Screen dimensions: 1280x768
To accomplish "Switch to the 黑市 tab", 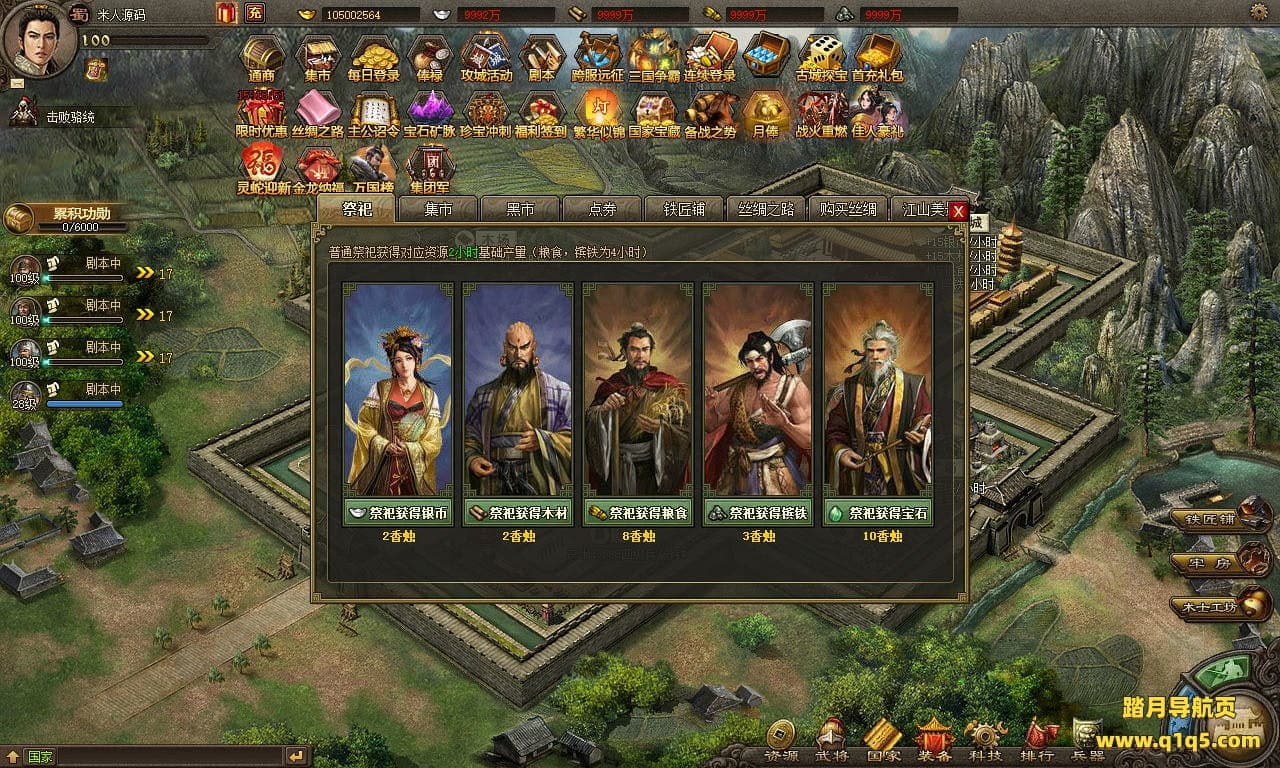I will tap(520, 209).
